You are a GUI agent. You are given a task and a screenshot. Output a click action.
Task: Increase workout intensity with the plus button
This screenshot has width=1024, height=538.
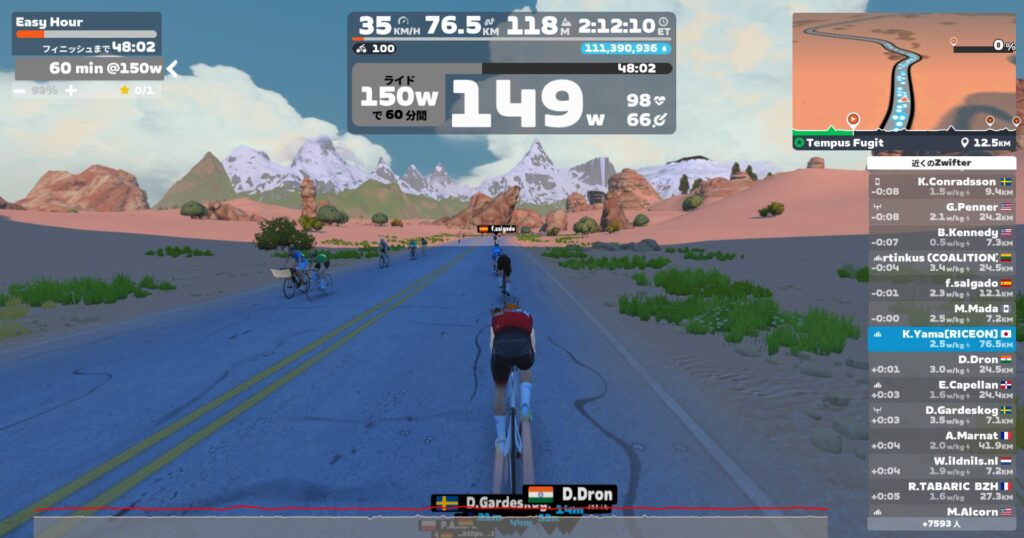[71, 90]
